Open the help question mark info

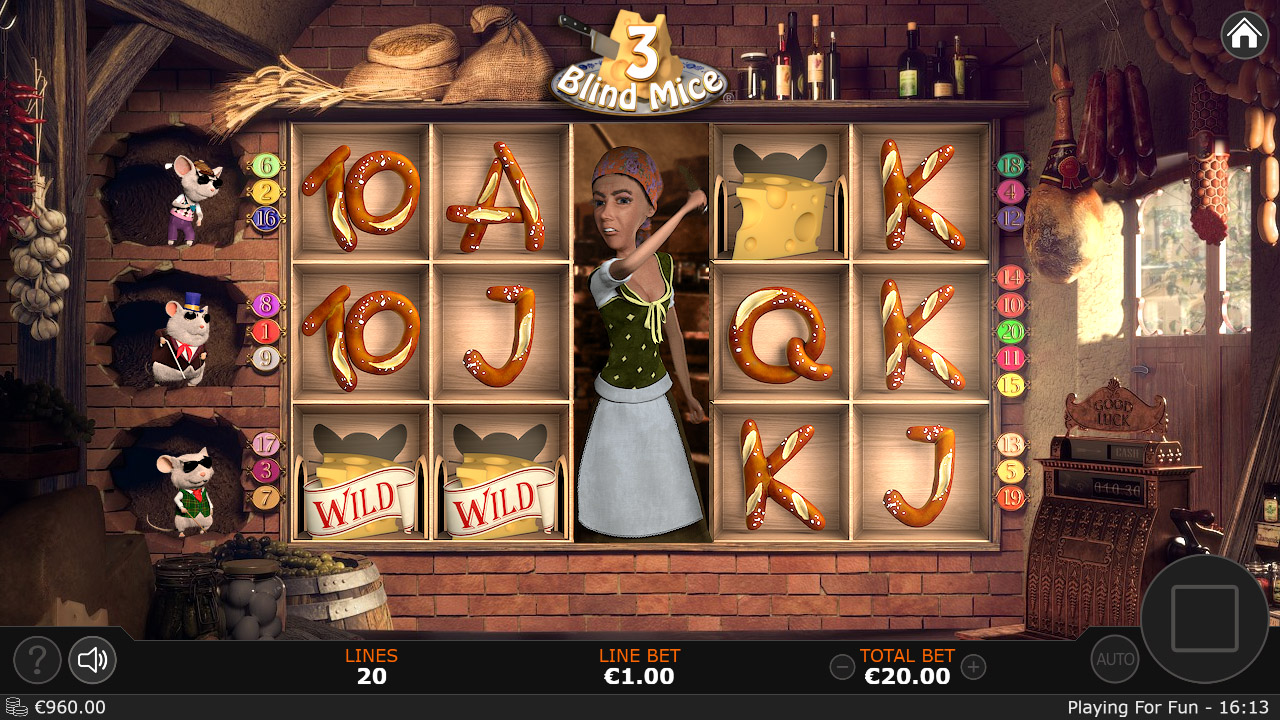pyautogui.click(x=37, y=660)
